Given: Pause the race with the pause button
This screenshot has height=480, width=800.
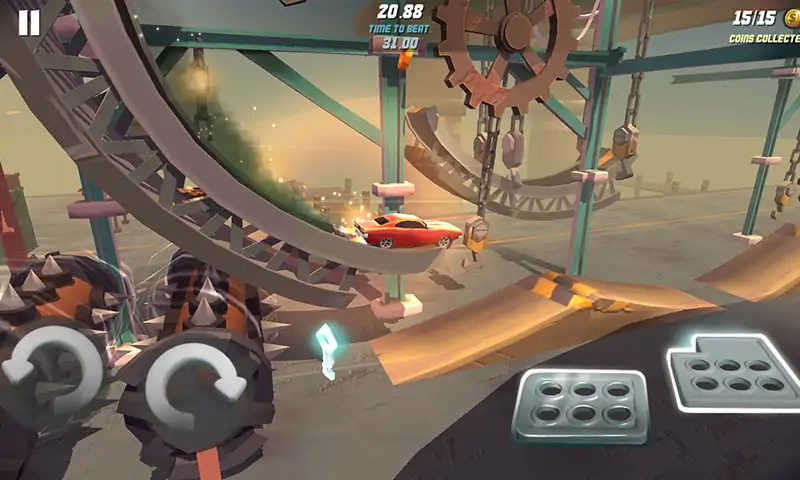Looking at the screenshot, I should (x=29, y=23).
